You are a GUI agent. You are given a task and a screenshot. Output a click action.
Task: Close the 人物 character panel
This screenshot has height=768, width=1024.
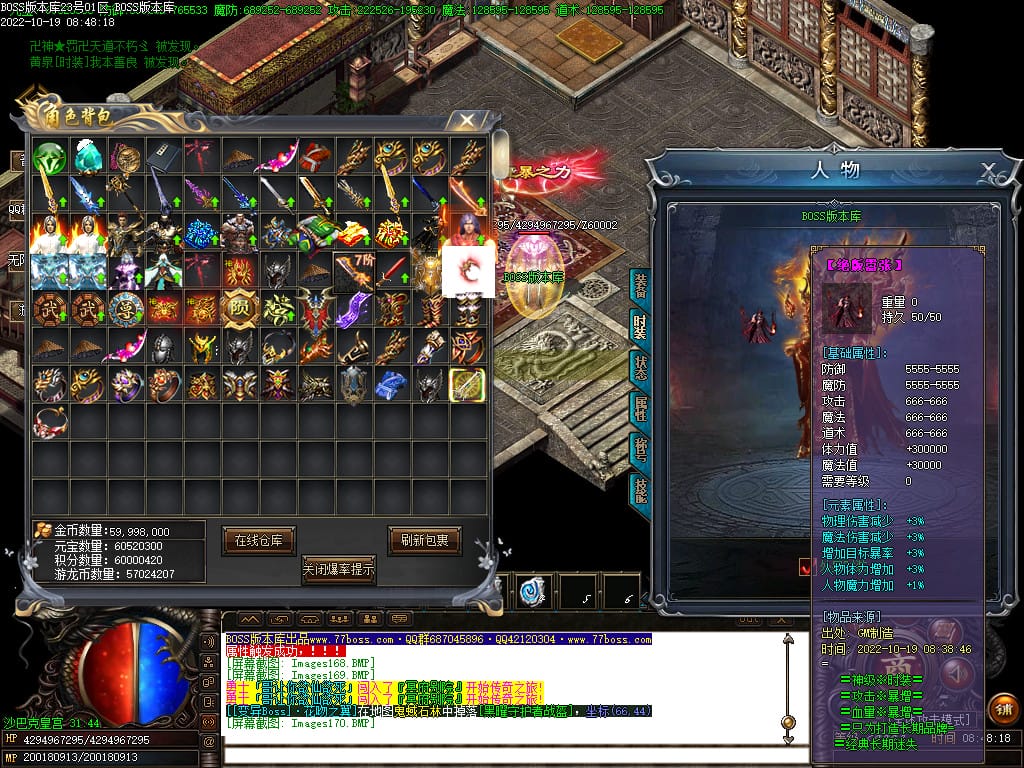click(x=988, y=169)
